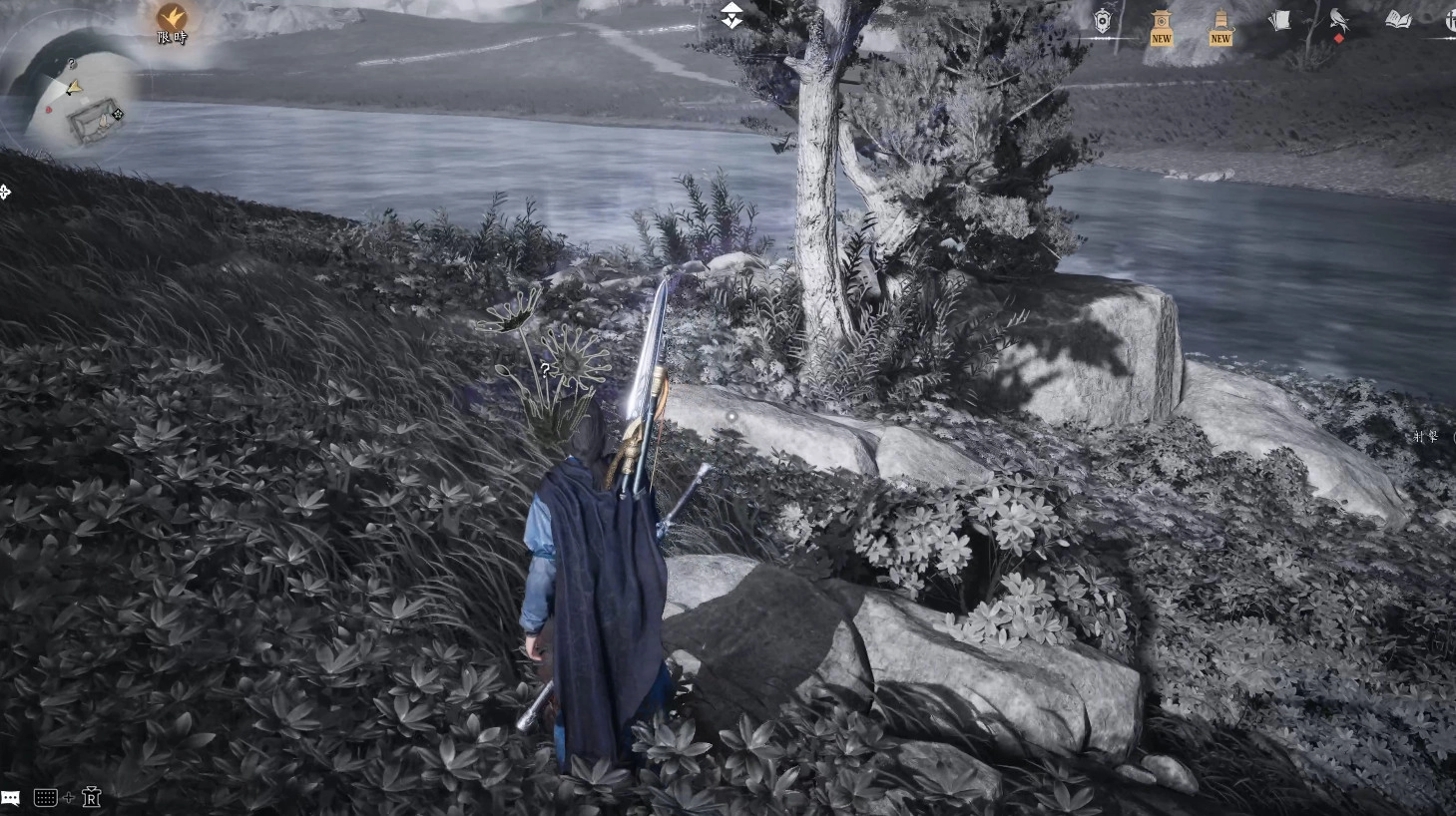Open the open-book journal icon
Image resolution: width=1456 pixels, height=816 pixels.
click(x=1398, y=20)
